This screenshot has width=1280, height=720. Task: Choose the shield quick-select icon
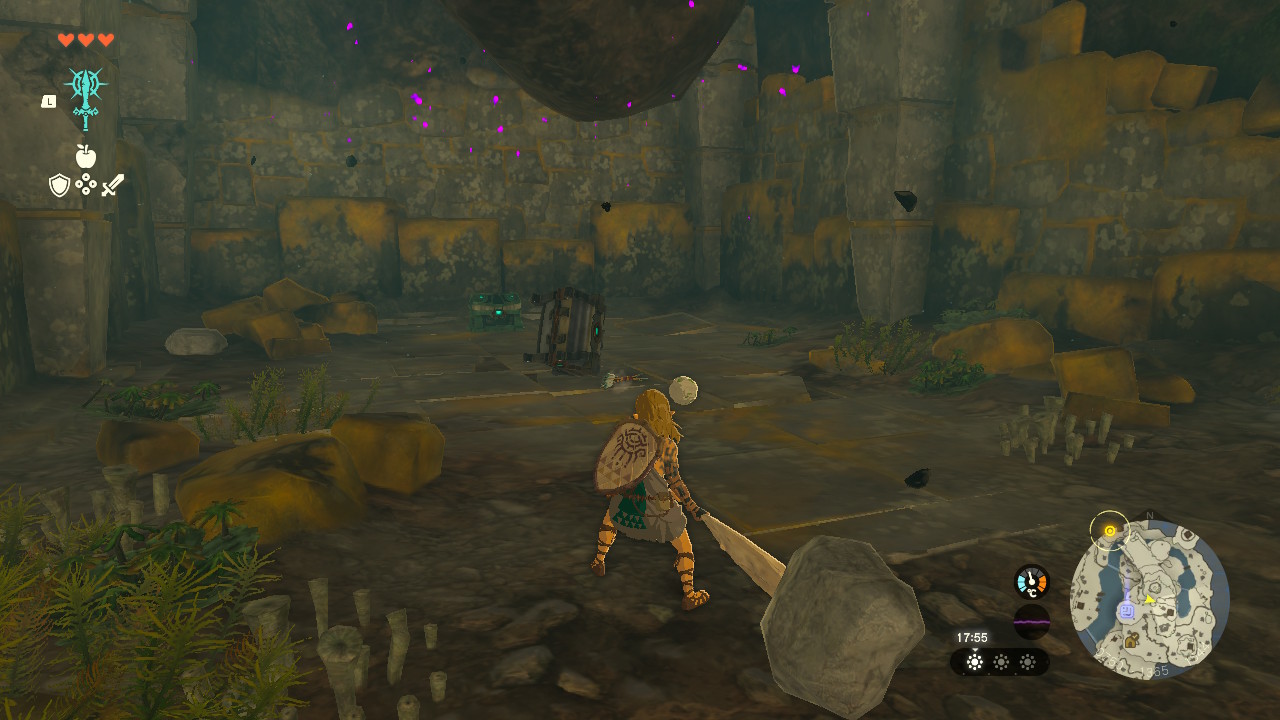click(60, 185)
